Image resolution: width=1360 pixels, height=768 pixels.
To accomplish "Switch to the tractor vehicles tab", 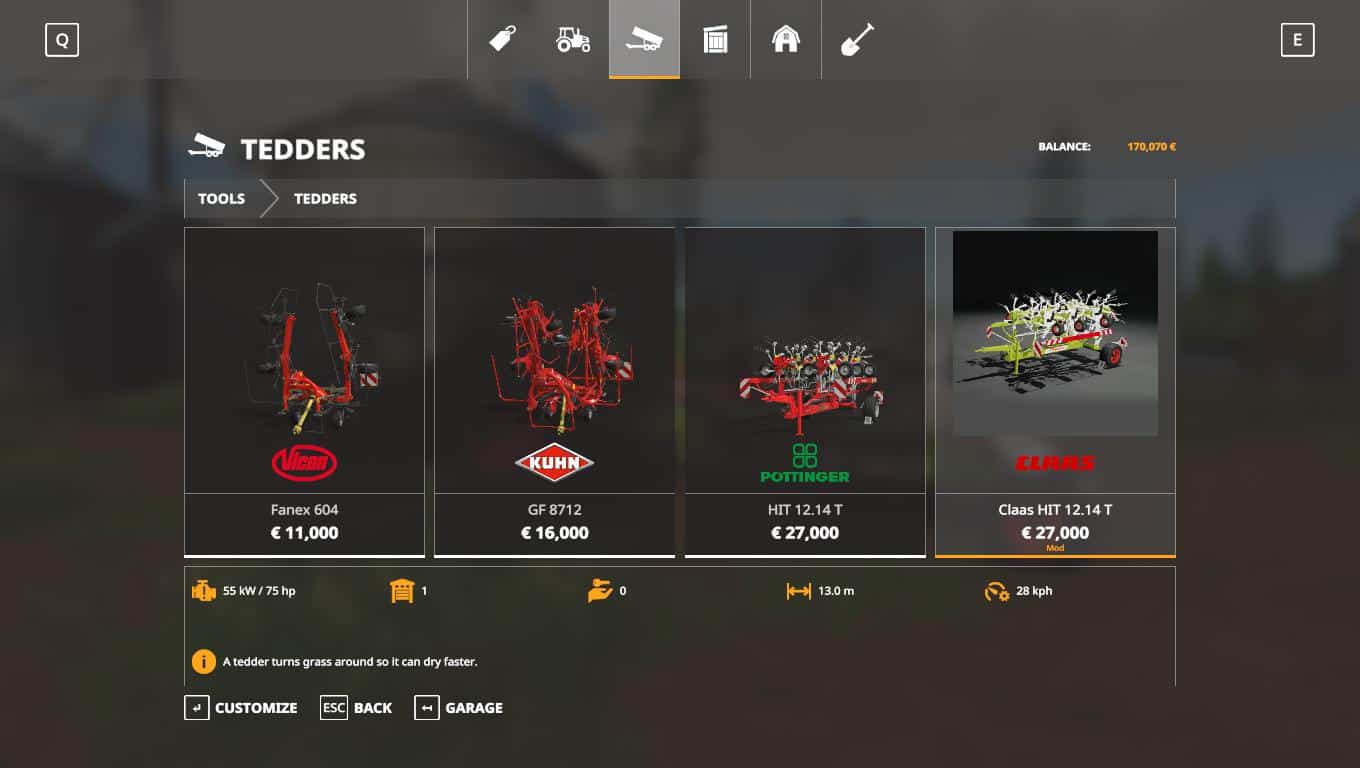I will [x=573, y=40].
